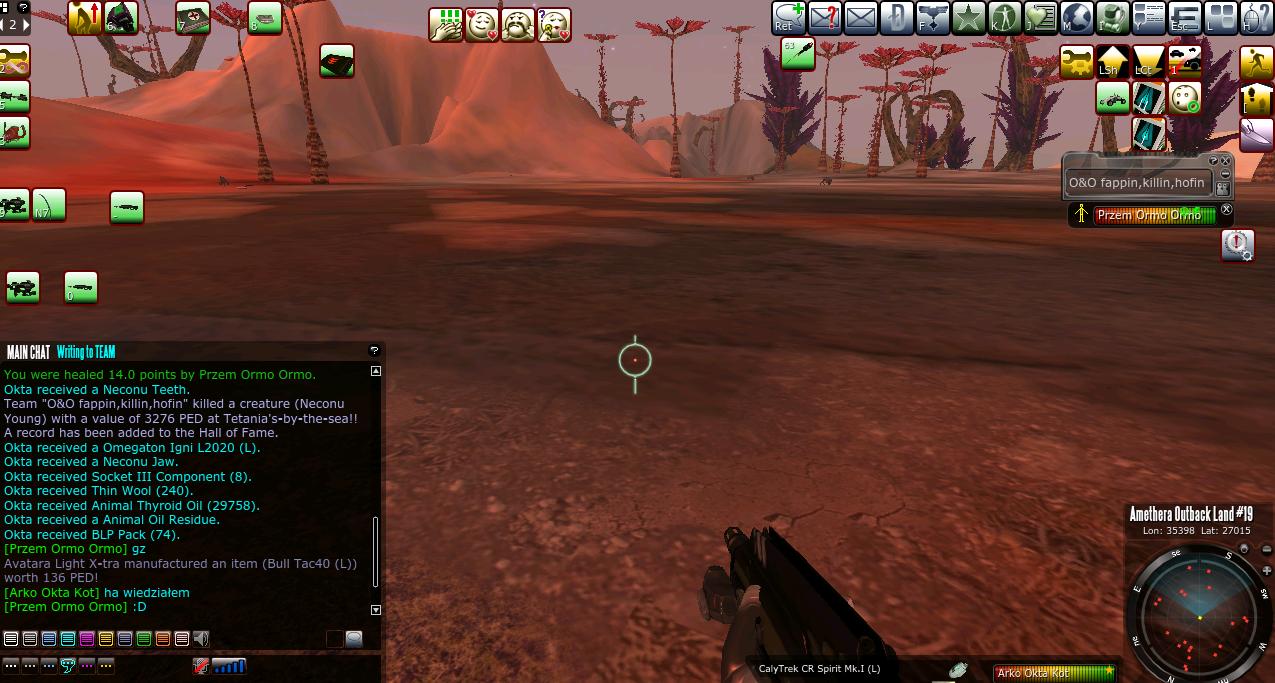Viewport: 1275px width, 683px height.
Task: Select the magenta chat channel filter
Action: tap(87, 638)
